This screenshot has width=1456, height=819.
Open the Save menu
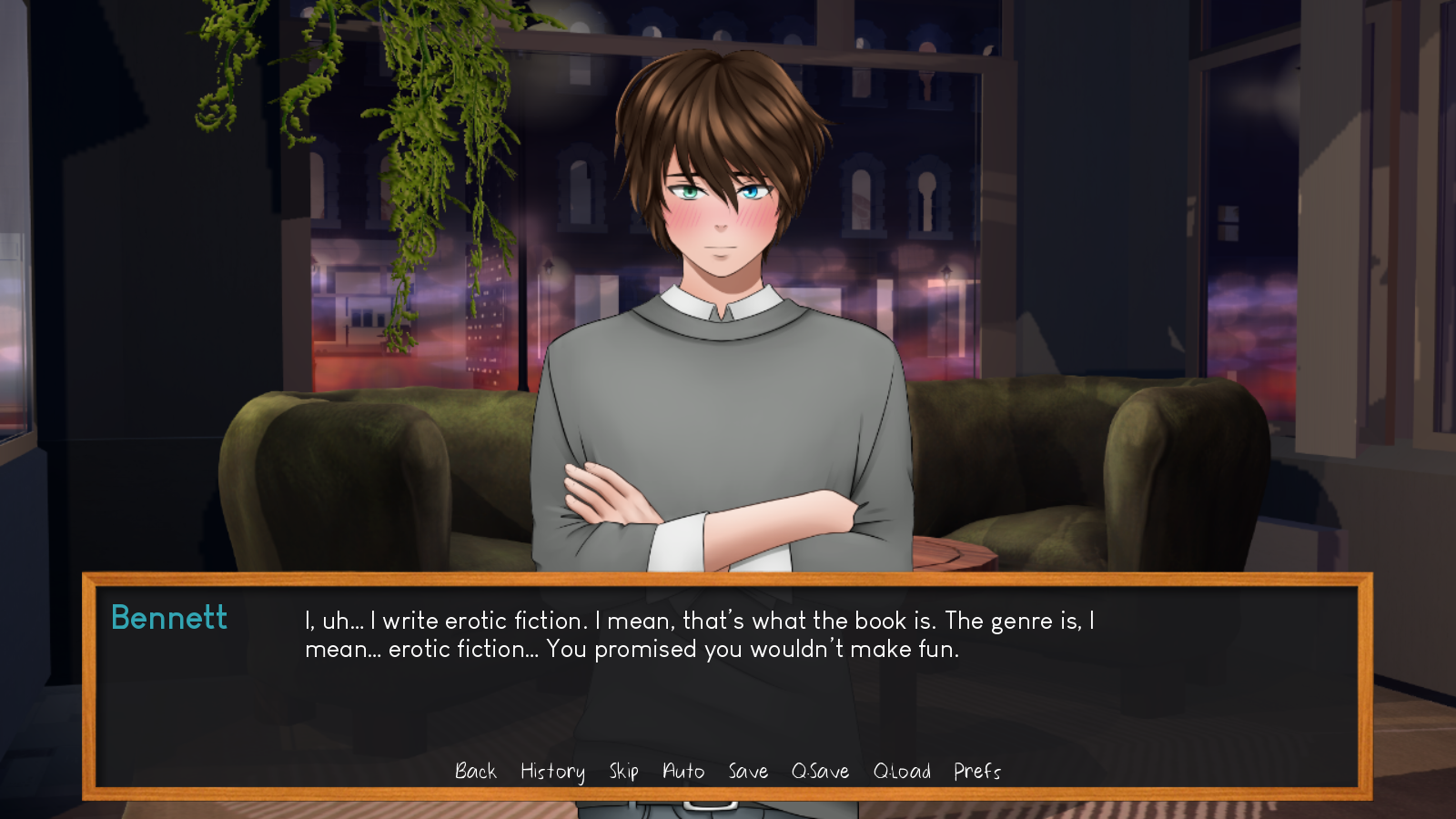click(748, 772)
